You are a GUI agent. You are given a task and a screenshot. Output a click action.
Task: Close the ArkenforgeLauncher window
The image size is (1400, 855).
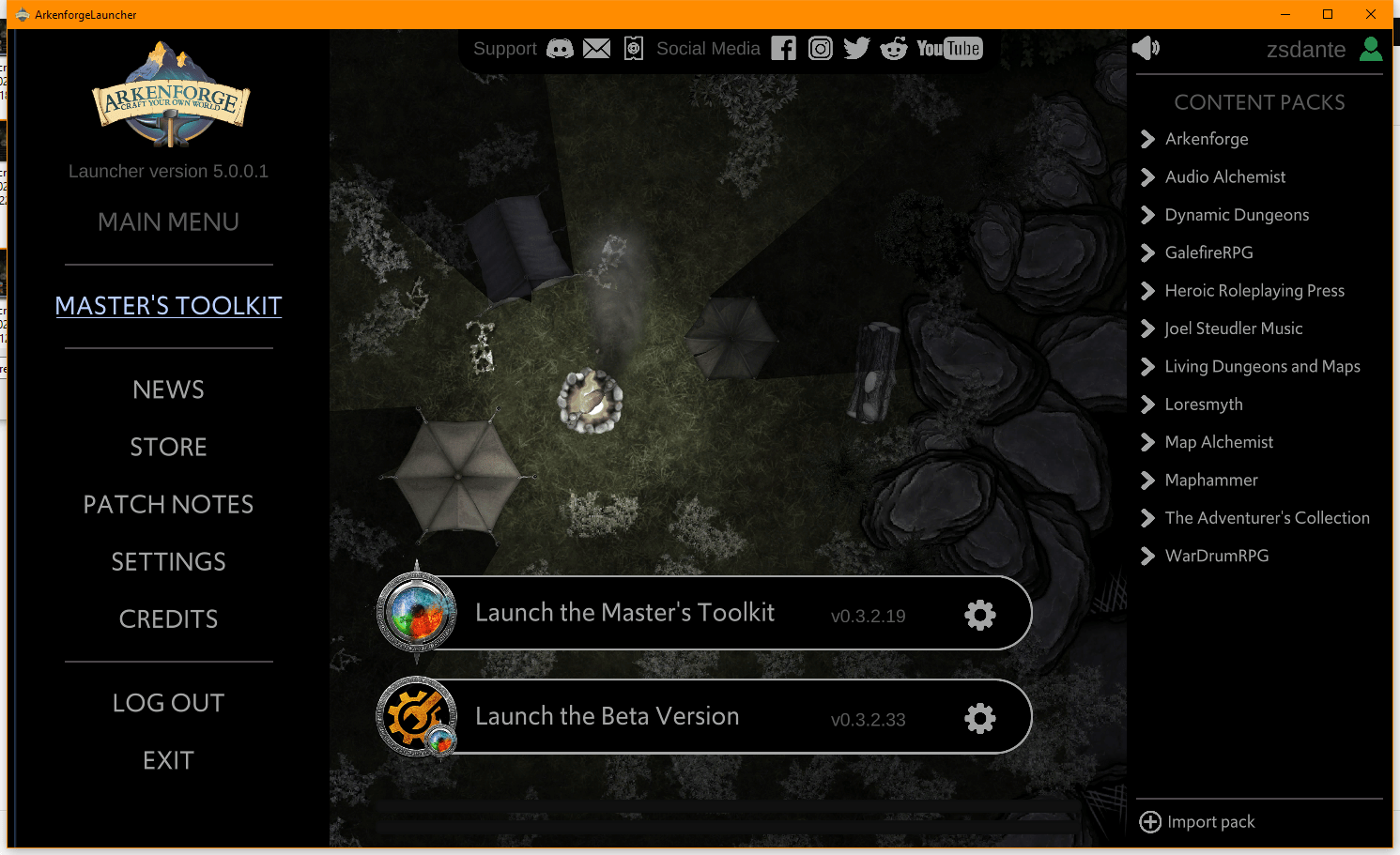(1371, 14)
